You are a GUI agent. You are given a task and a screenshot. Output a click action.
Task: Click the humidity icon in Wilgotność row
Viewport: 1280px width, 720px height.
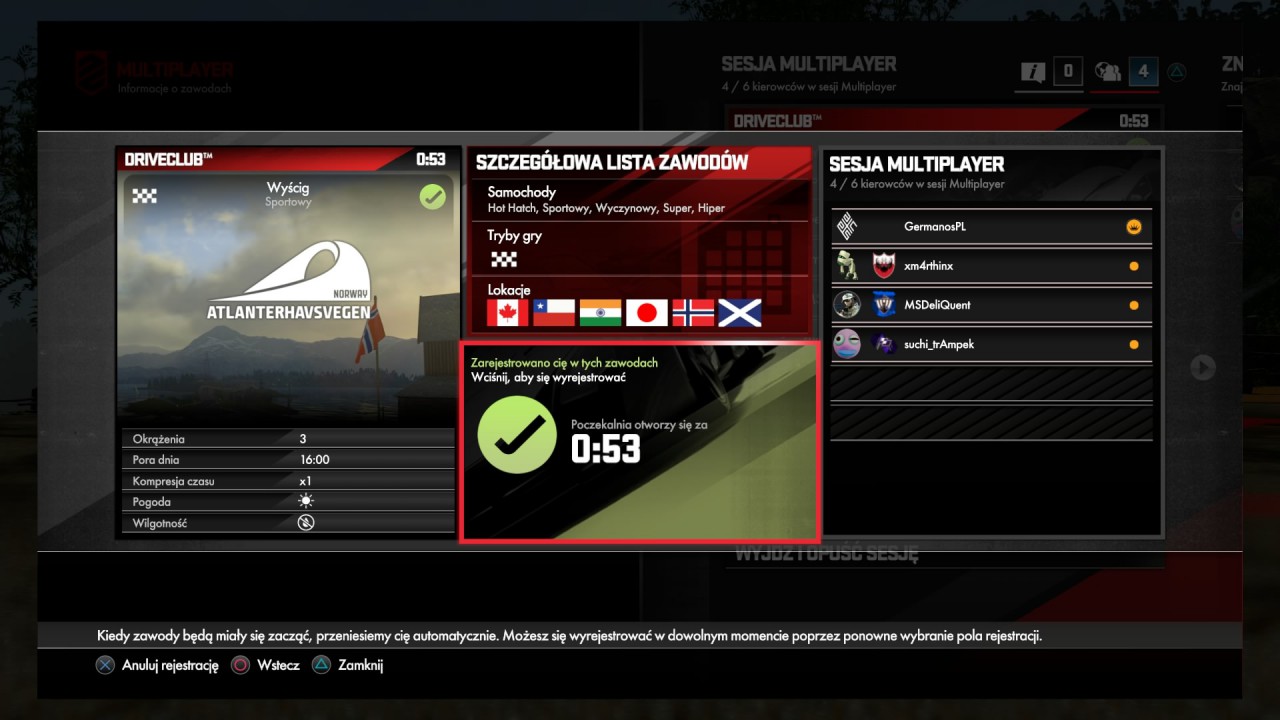tap(305, 522)
